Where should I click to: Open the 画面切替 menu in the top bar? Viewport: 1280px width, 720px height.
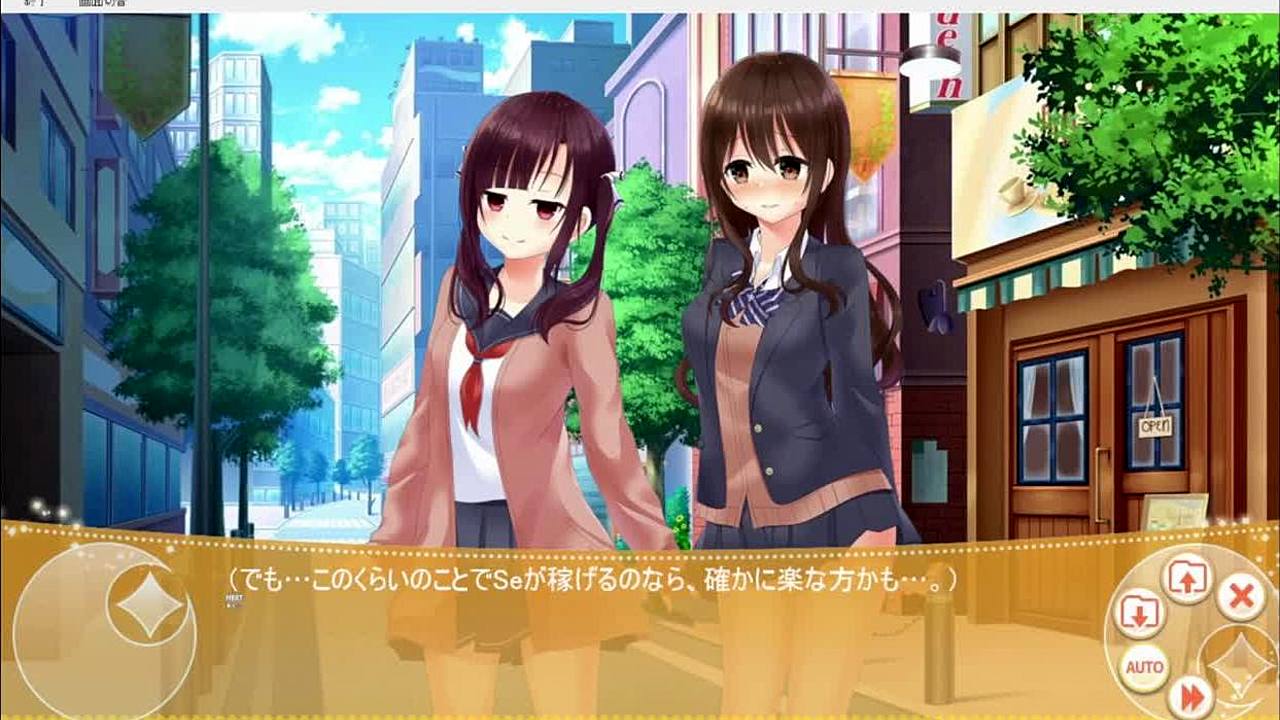coord(103,5)
